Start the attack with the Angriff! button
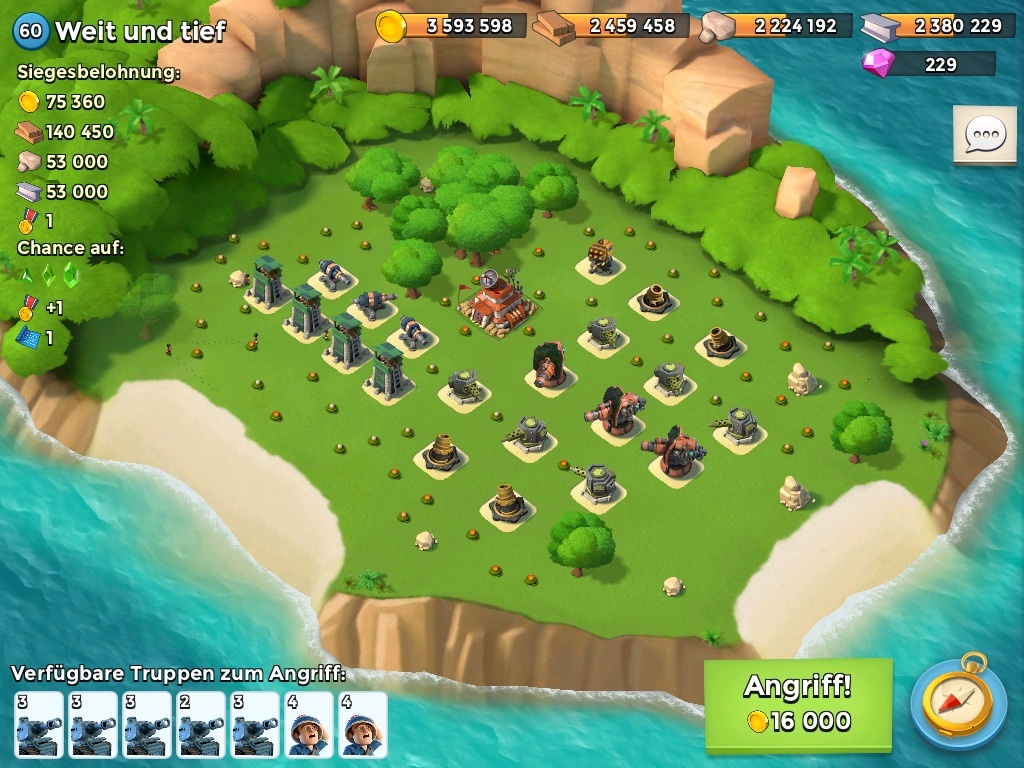The height and width of the screenshot is (768, 1024). (797, 704)
